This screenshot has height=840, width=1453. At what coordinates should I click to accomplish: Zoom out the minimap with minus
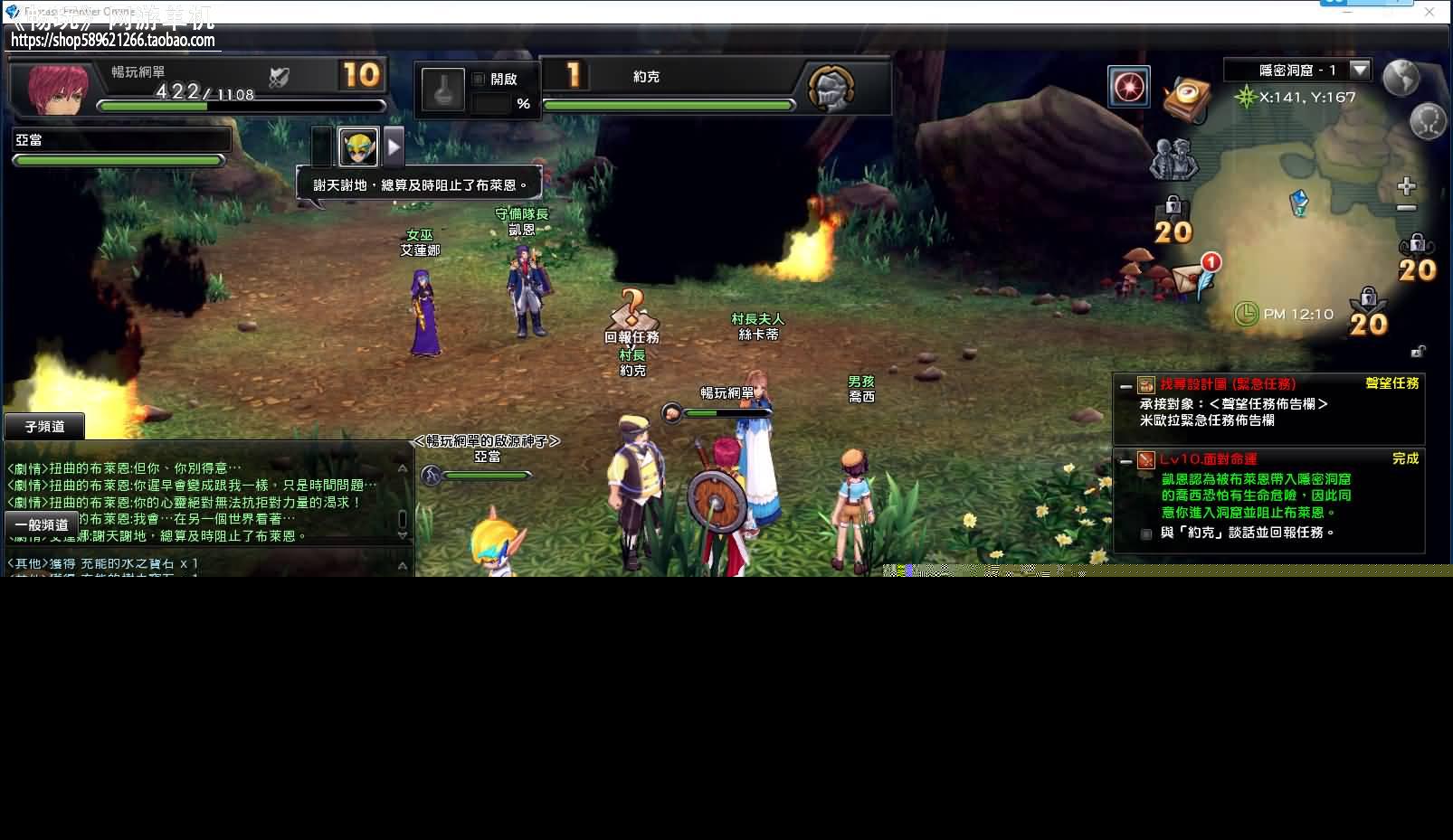pyautogui.click(x=1406, y=208)
